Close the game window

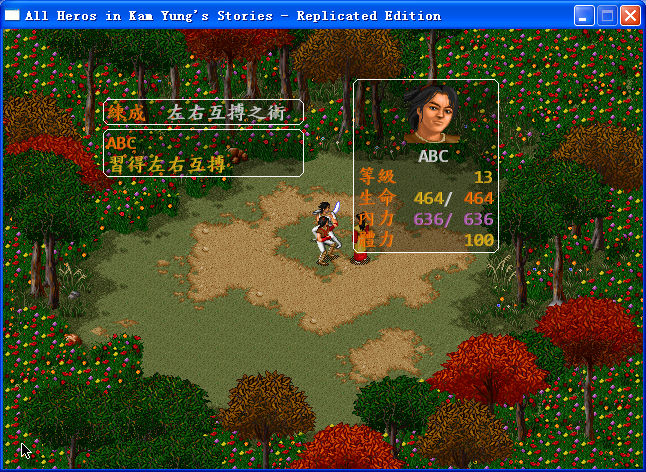pos(630,15)
